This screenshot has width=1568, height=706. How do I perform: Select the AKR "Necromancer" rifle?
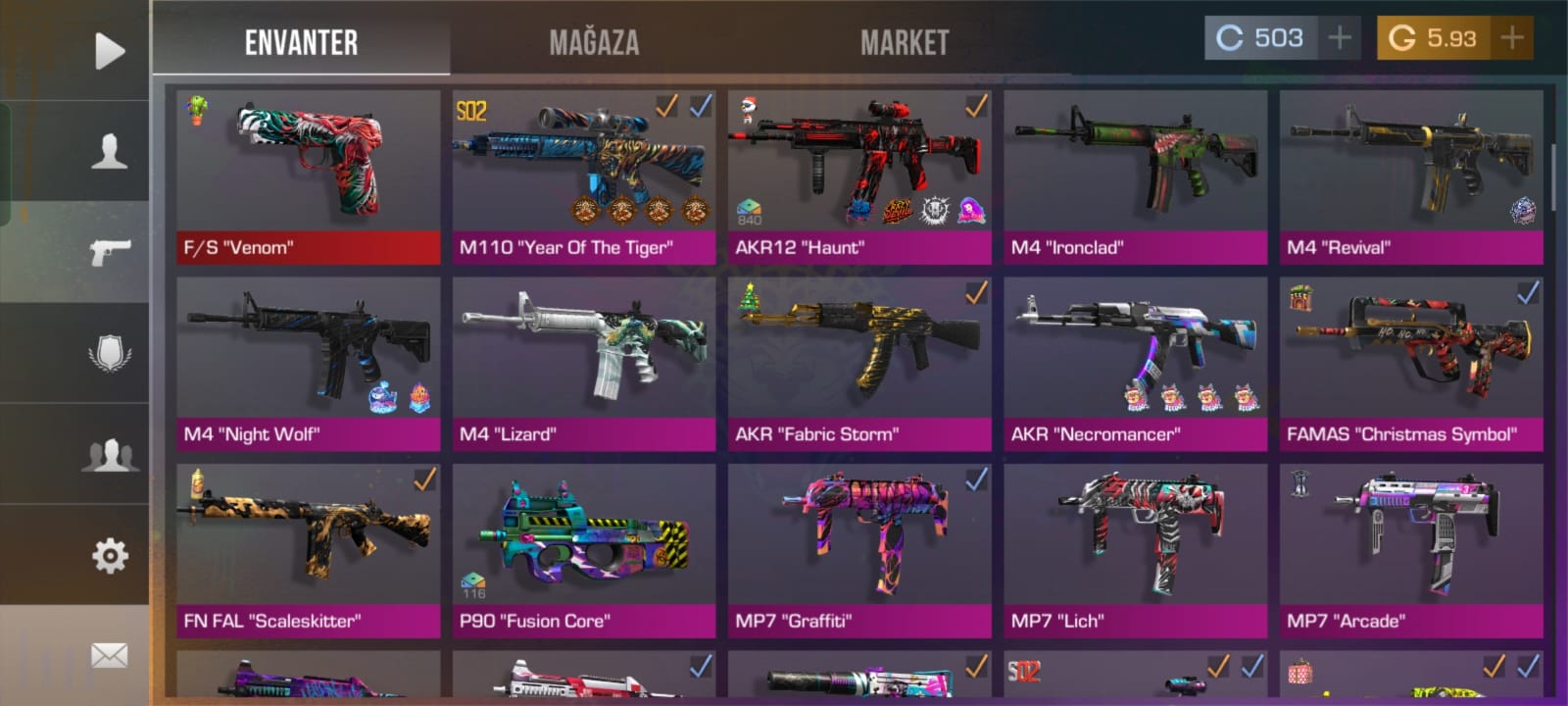[x=1135, y=363]
